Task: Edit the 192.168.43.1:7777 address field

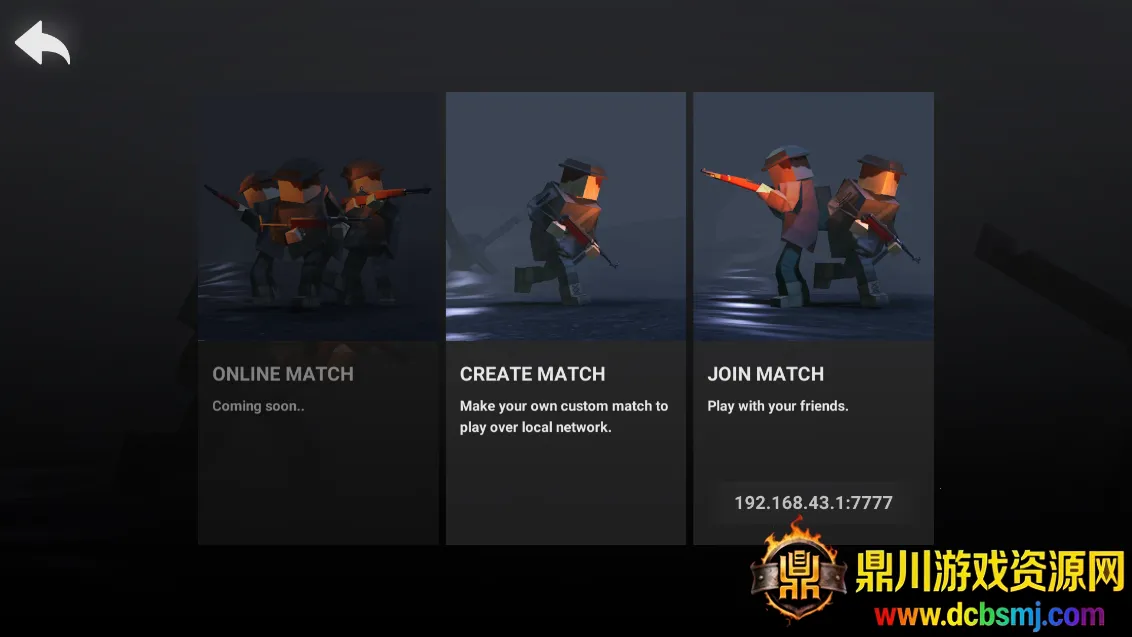Action: 813,503
